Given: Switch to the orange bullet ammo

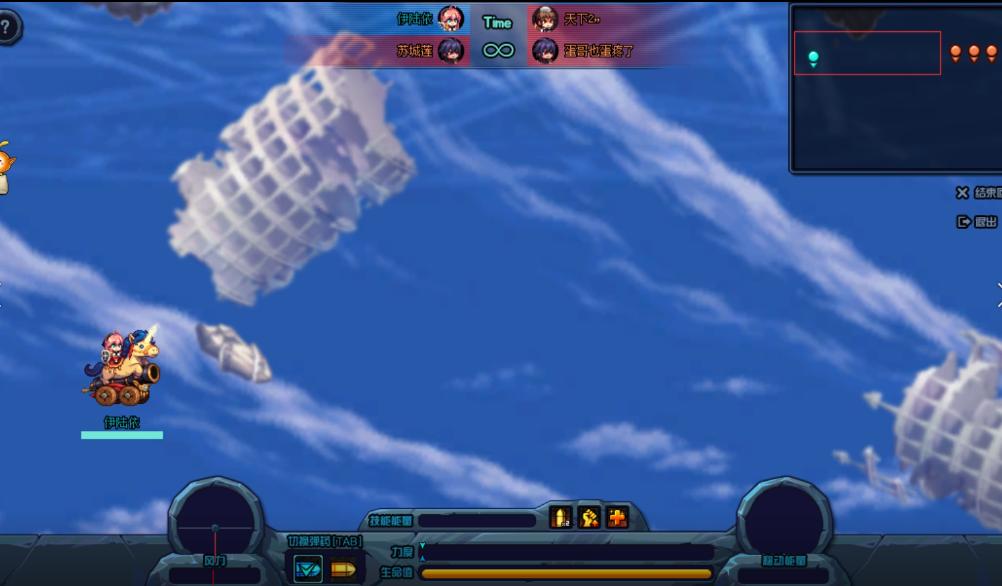Looking at the screenshot, I should (x=343, y=569).
